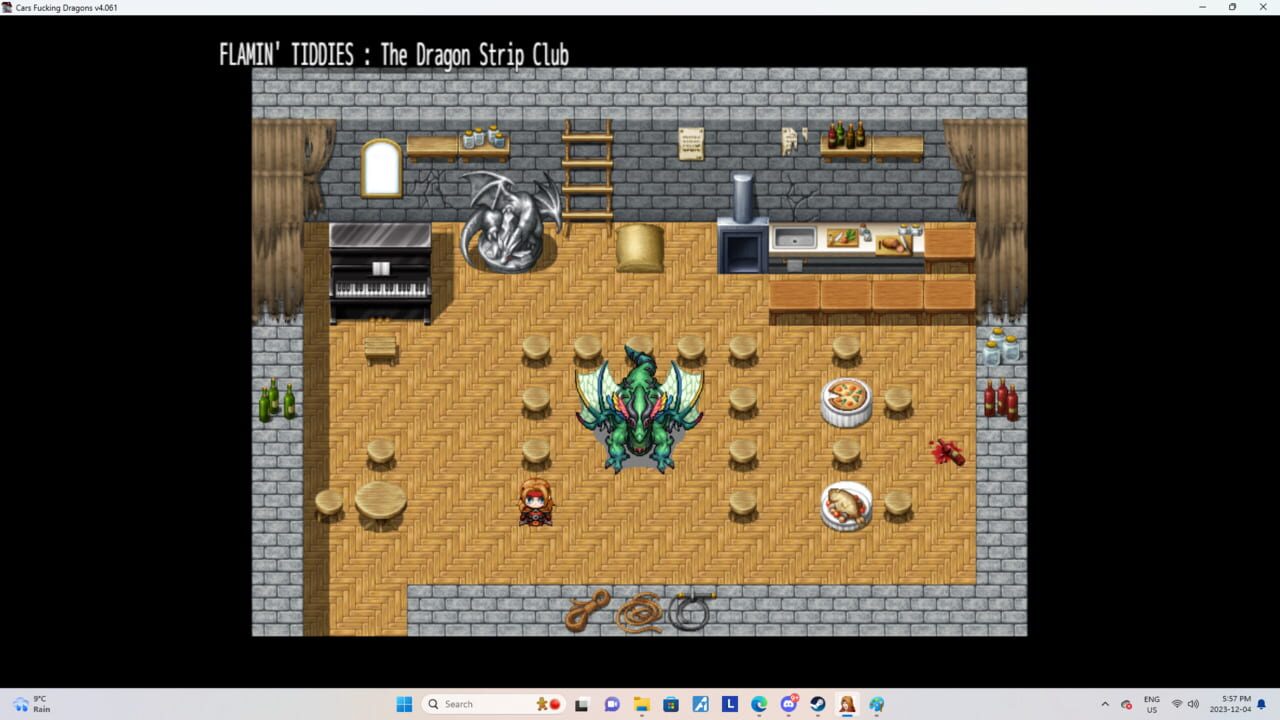Open the Windows Start menu

pyautogui.click(x=404, y=703)
